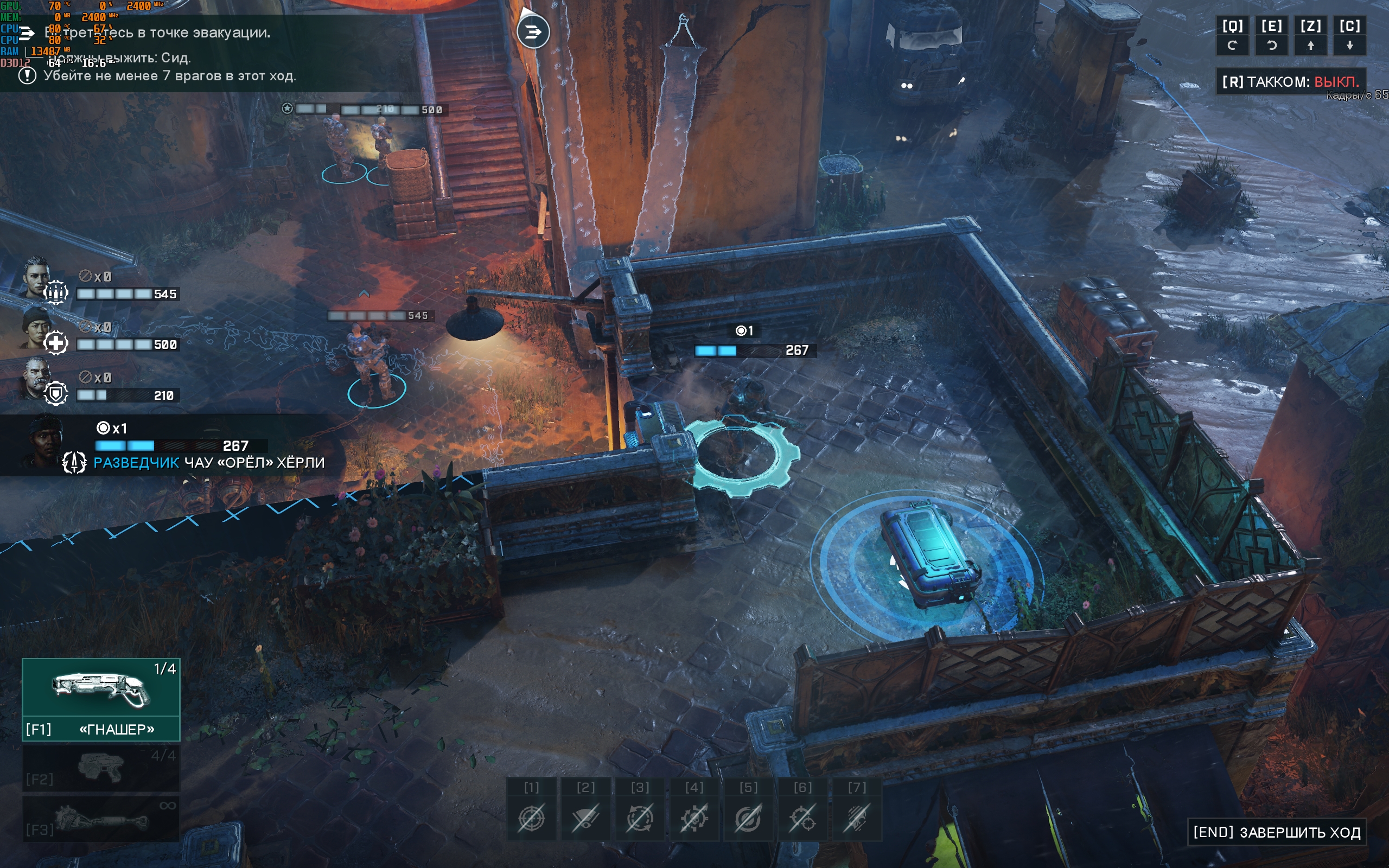
Task: Activate the crosshair shoot ability in slot 1
Action: [532, 817]
